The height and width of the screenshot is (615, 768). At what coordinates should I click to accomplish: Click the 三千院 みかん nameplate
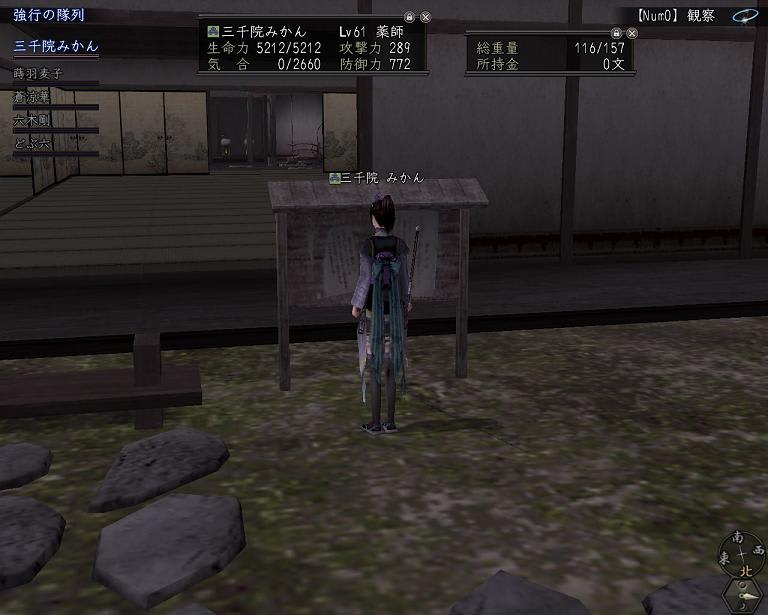(376, 178)
